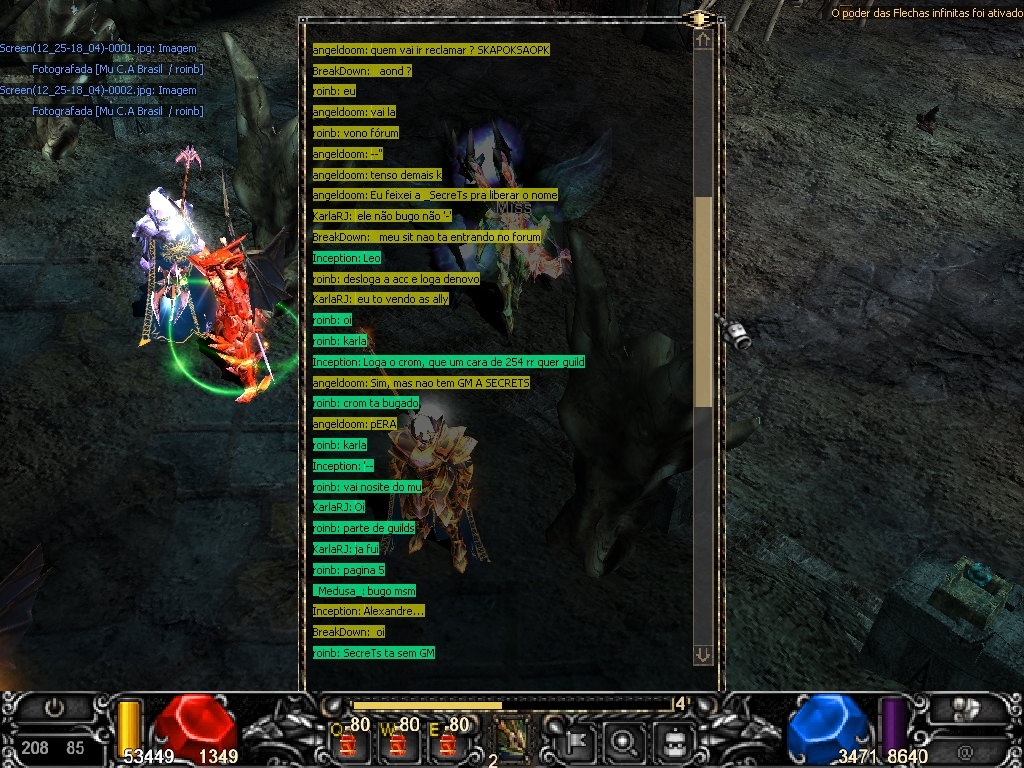Image resolution: width=1024 pixels, height=768 pixels.
Task: Use the E hotkey potion slot
Action: 448,741
